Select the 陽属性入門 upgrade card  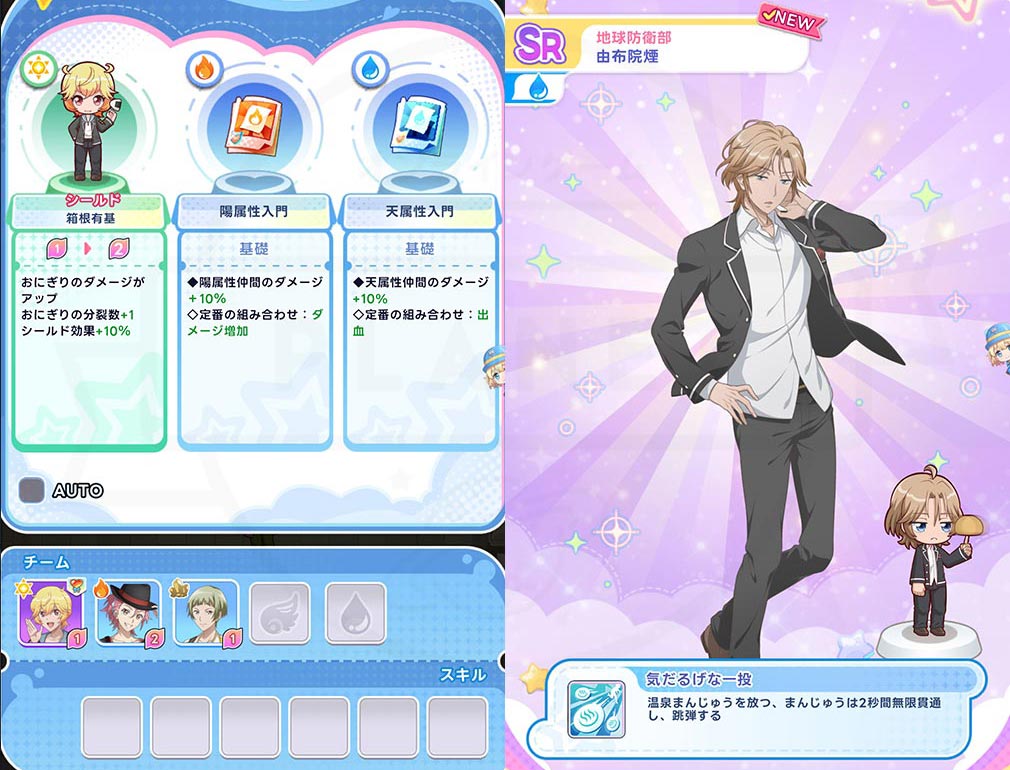click(254, 320)
